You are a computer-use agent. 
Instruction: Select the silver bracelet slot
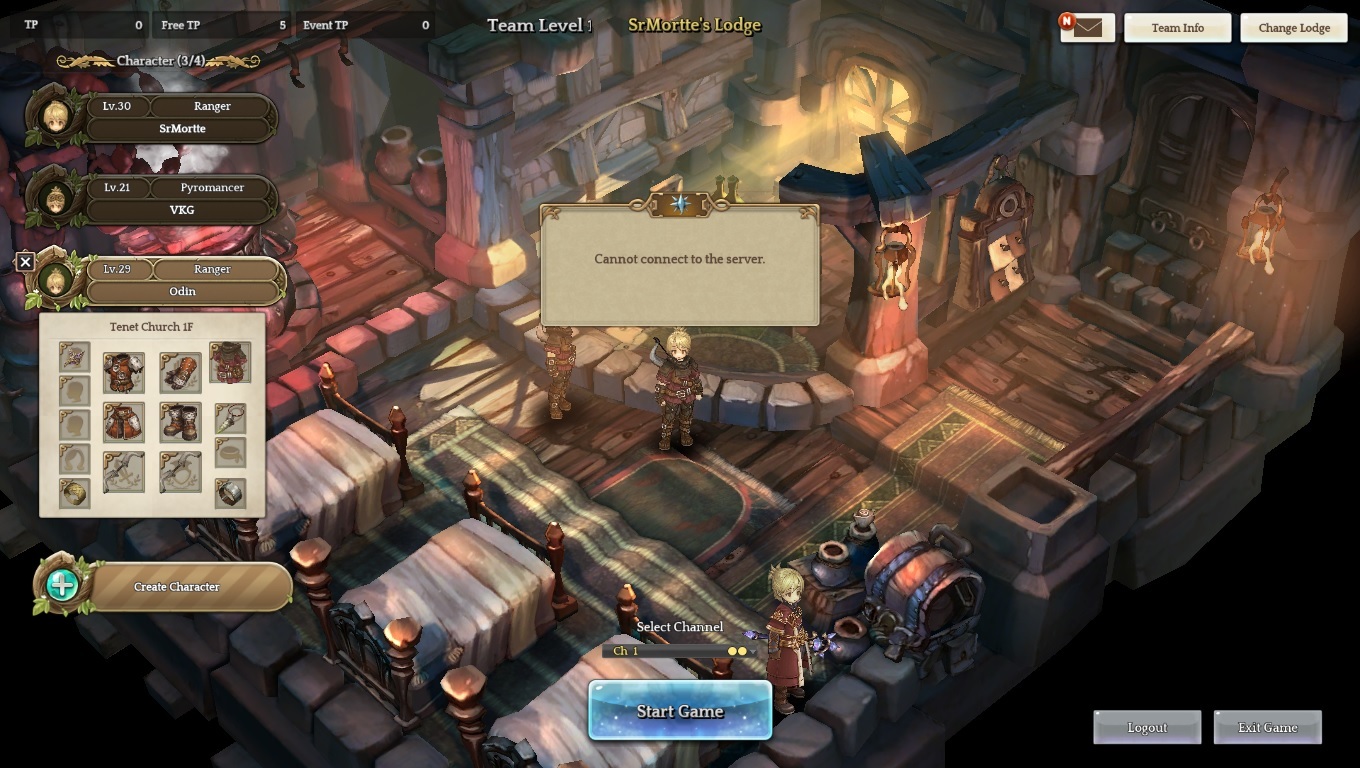(x=230, y=493)
